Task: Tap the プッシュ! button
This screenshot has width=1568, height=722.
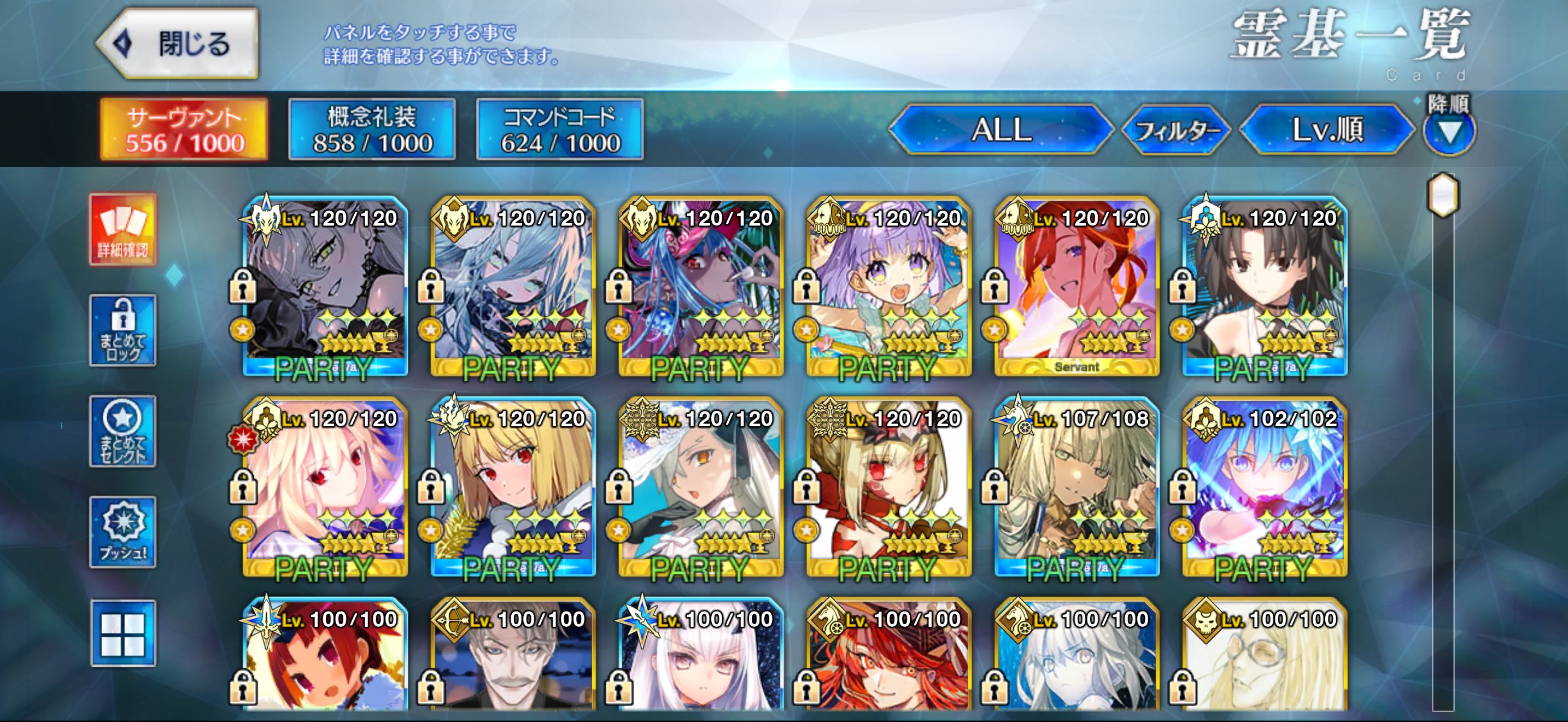Action: pyautogui.click(x=123, y=533)
